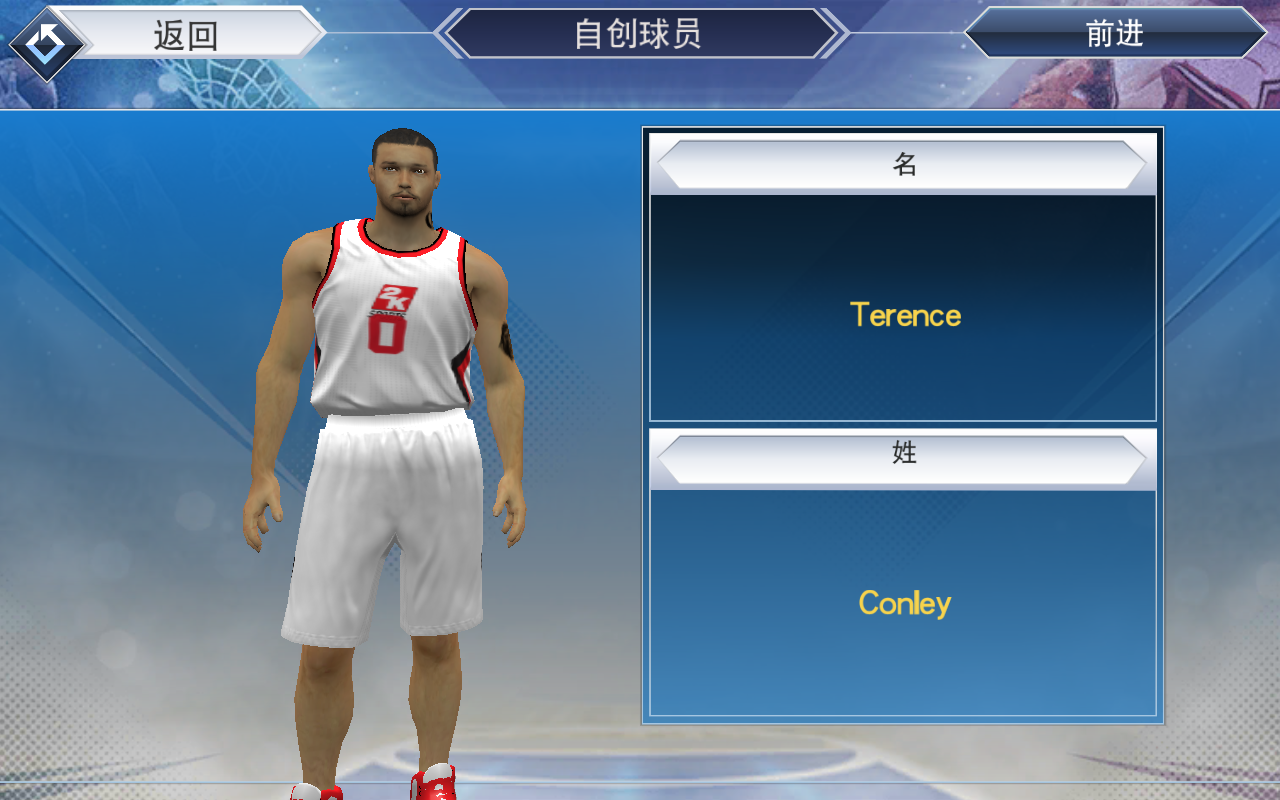Select the 自创球员 title banner
1280x800 pixels.
pyautogui.click(x=640, y=35)
